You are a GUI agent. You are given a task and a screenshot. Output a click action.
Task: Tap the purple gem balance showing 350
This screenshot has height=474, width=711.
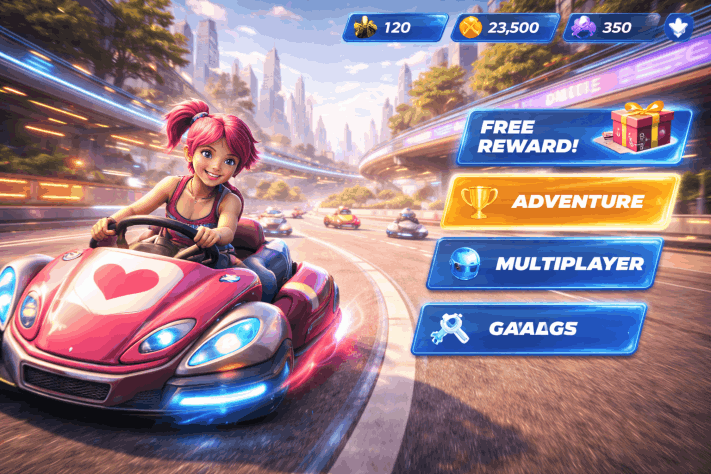(x=611, y=27)
